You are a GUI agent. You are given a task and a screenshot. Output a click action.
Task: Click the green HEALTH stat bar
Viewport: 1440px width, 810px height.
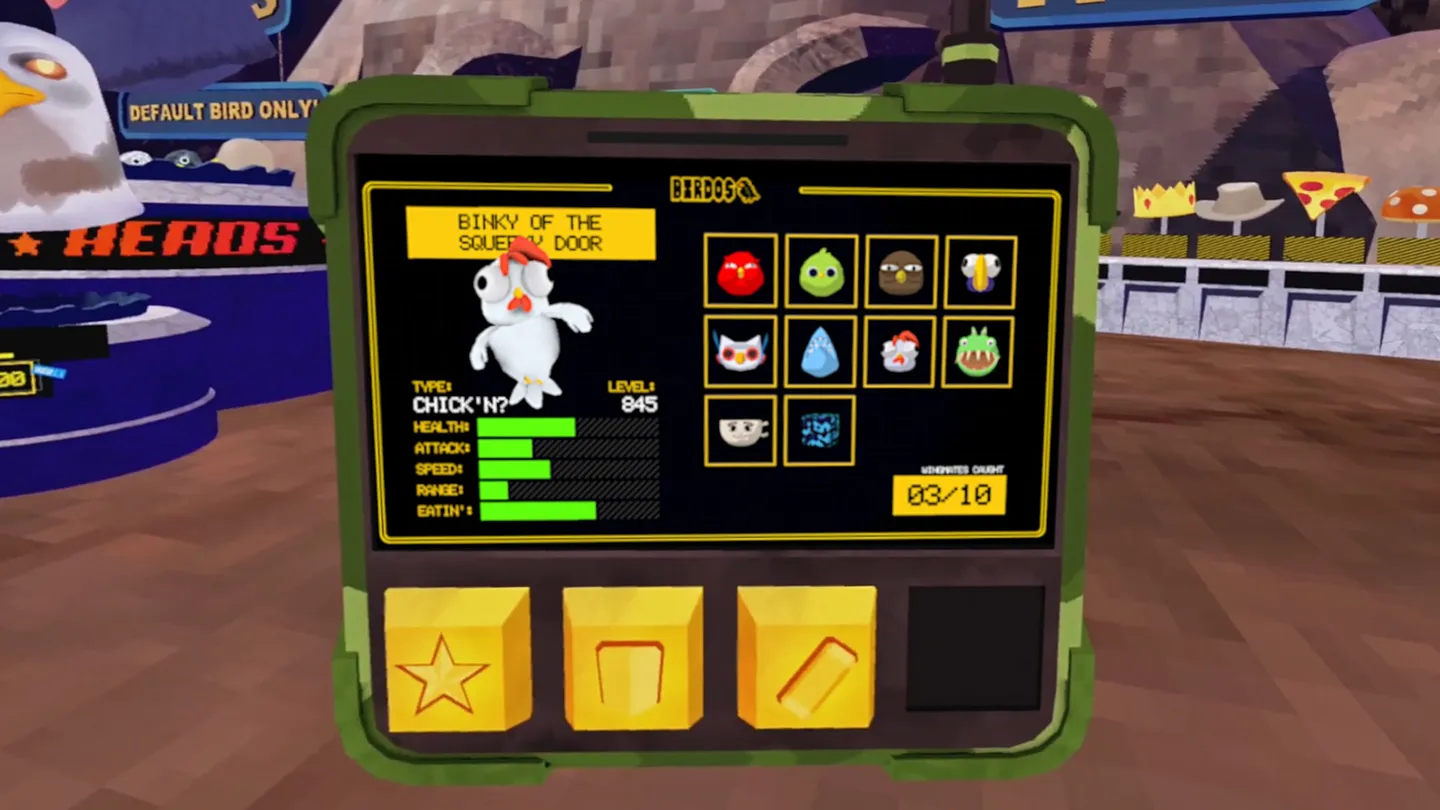coord(525,427)
